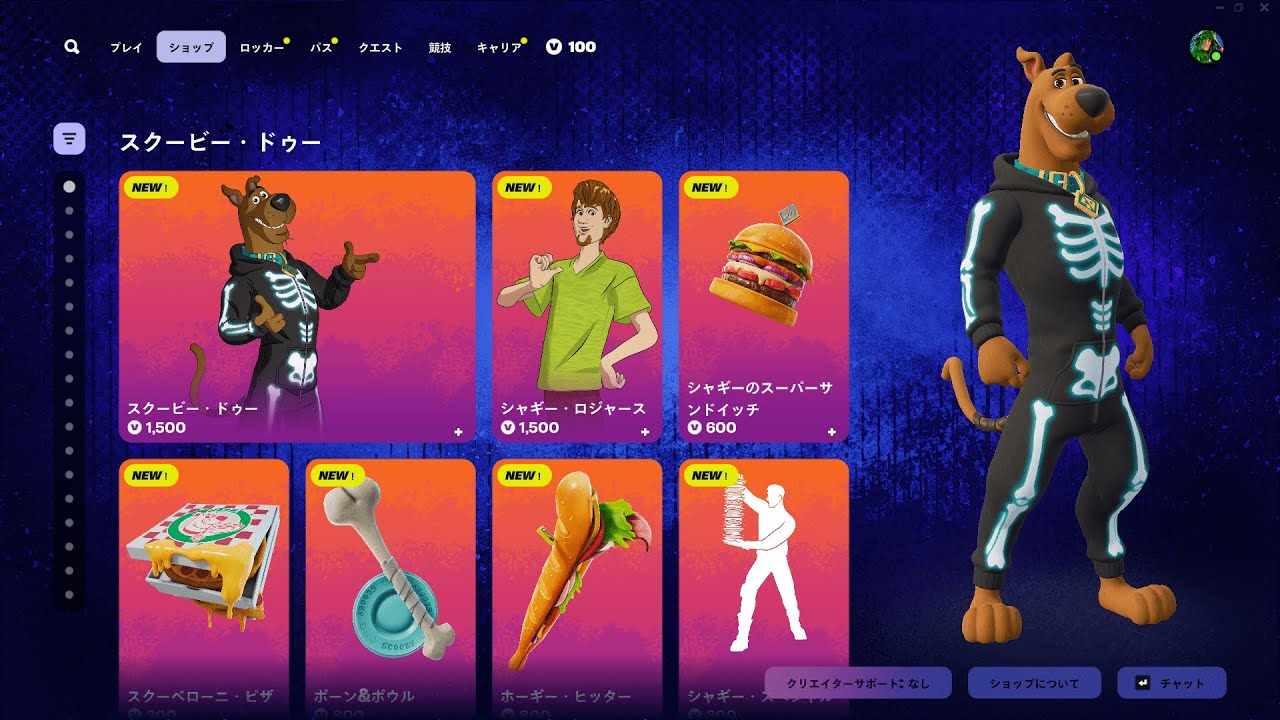Choose the シャギー・ロジャース outfit card
This screenshot has height=720, width=1280.
(577, 306)
